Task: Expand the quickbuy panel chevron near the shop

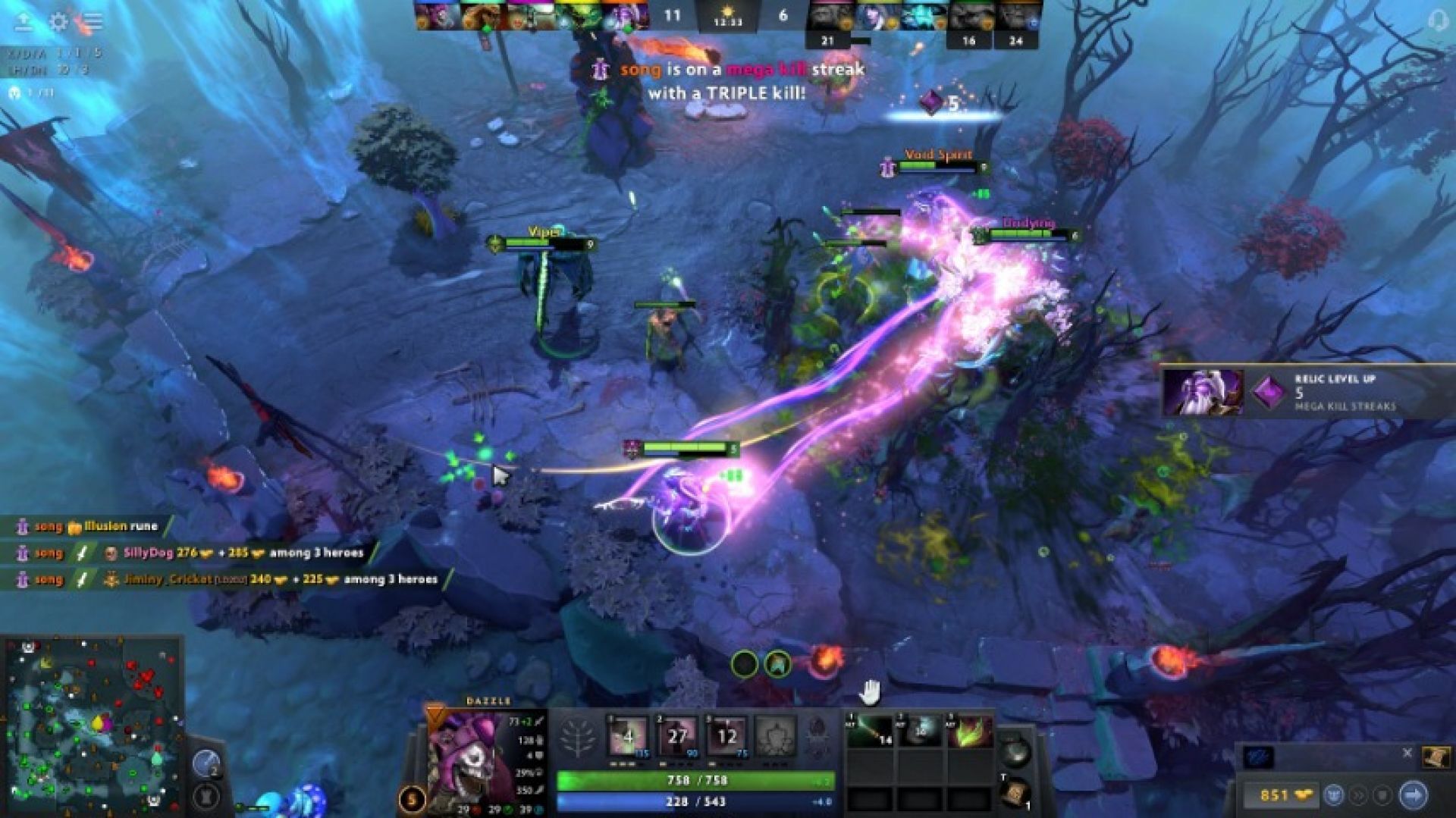Action: click(x=1358, y=794)
